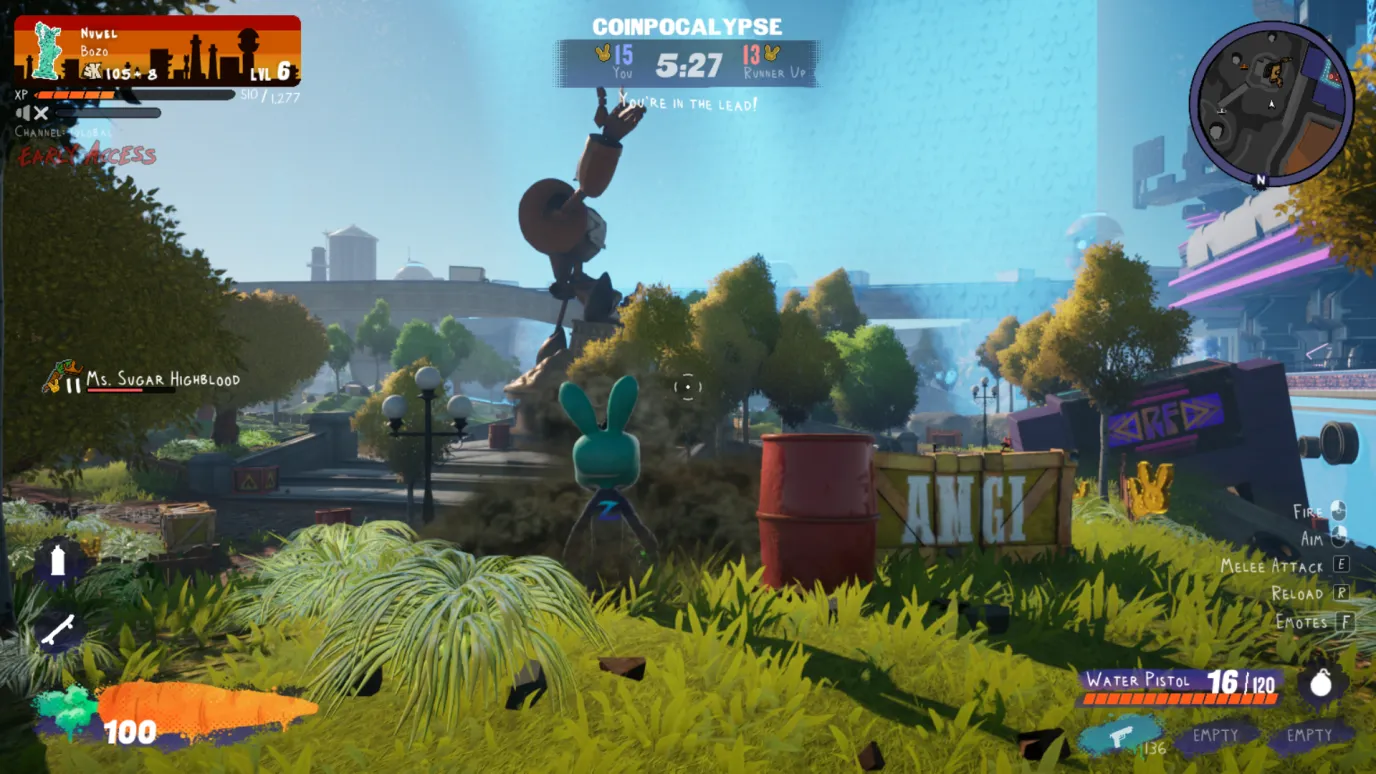Select the spray can icon

tap(57, 562)
